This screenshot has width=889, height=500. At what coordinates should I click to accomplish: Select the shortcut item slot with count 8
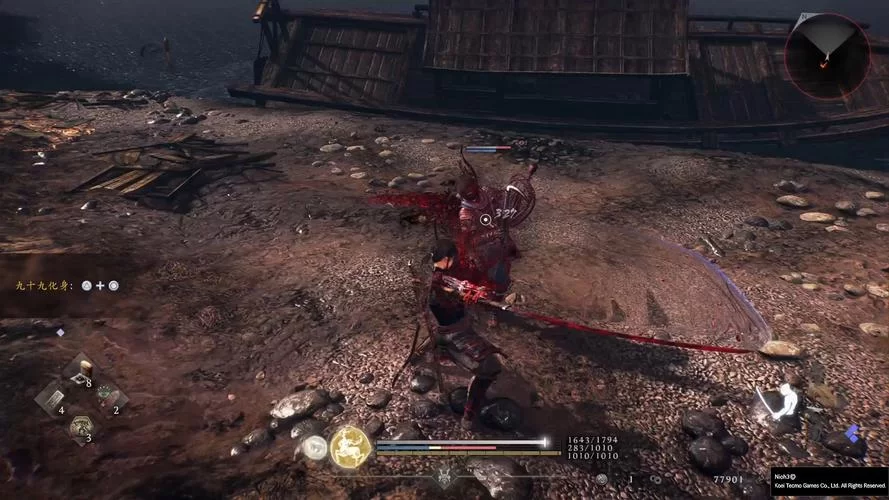[x=80, y=371]
